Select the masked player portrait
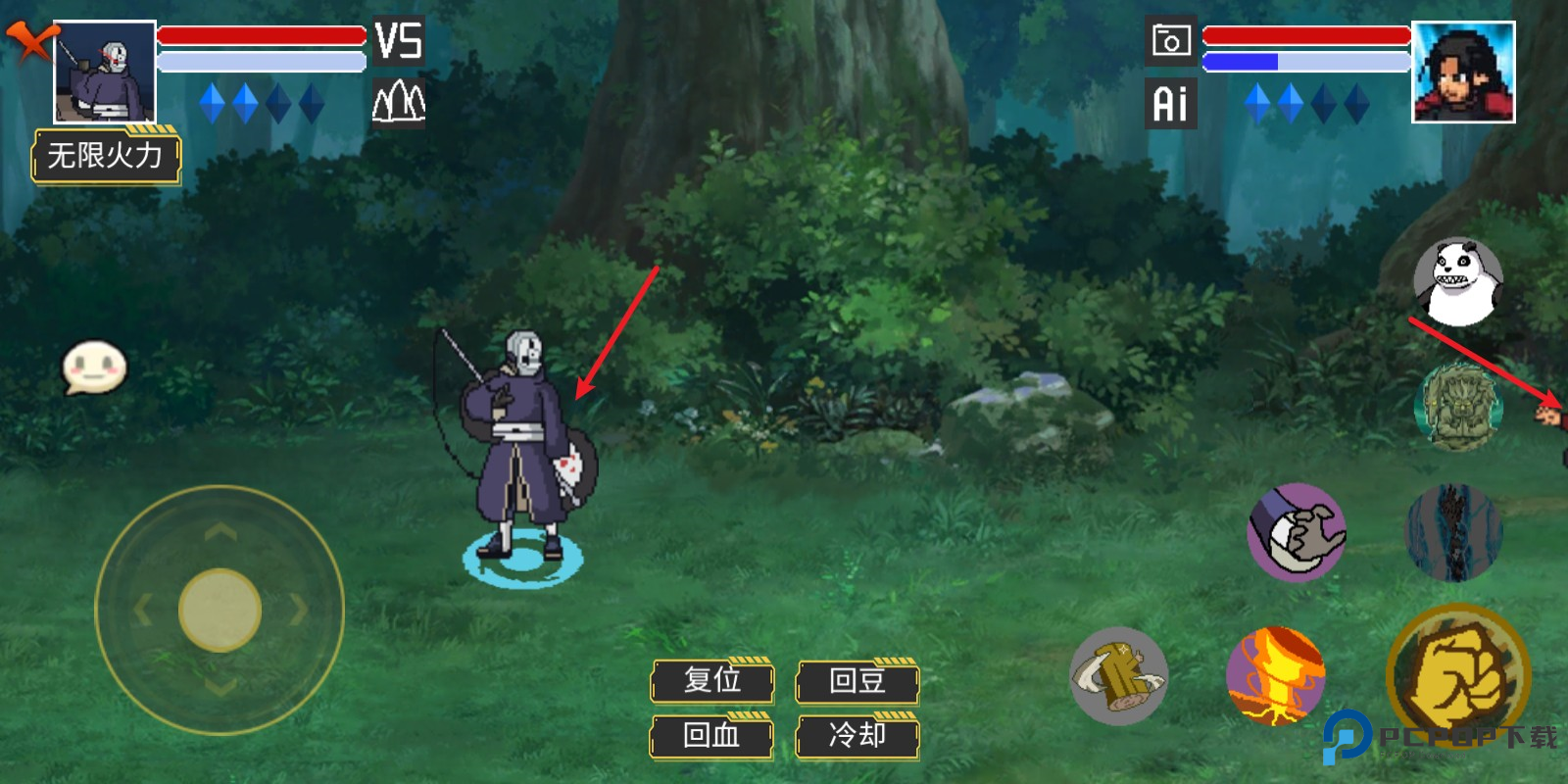Image resolution: width=1568 pixels, height=784 pixels. tap(105, 73)
